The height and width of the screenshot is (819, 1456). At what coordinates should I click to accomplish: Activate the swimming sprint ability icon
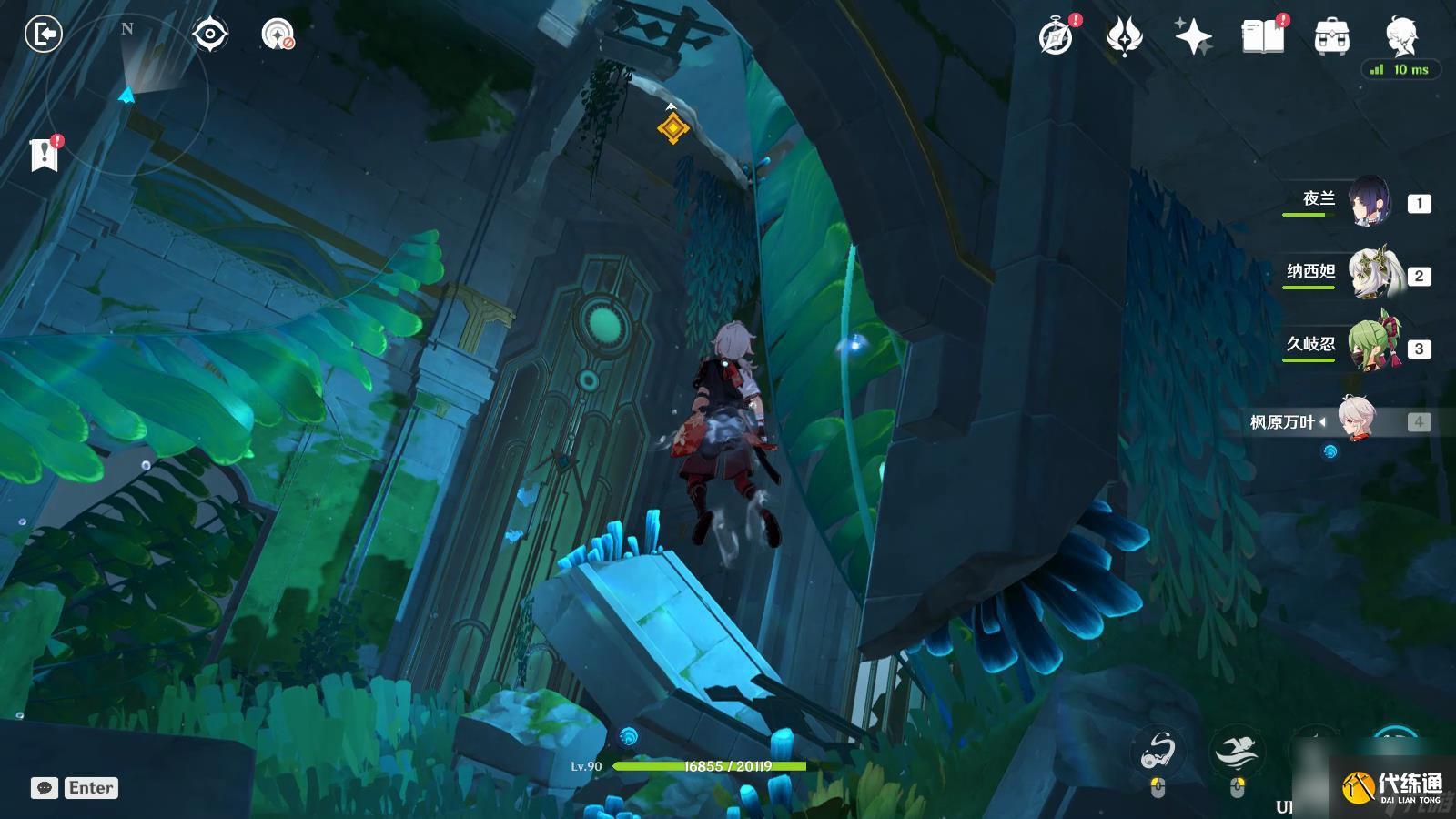tap(1237, 752)
